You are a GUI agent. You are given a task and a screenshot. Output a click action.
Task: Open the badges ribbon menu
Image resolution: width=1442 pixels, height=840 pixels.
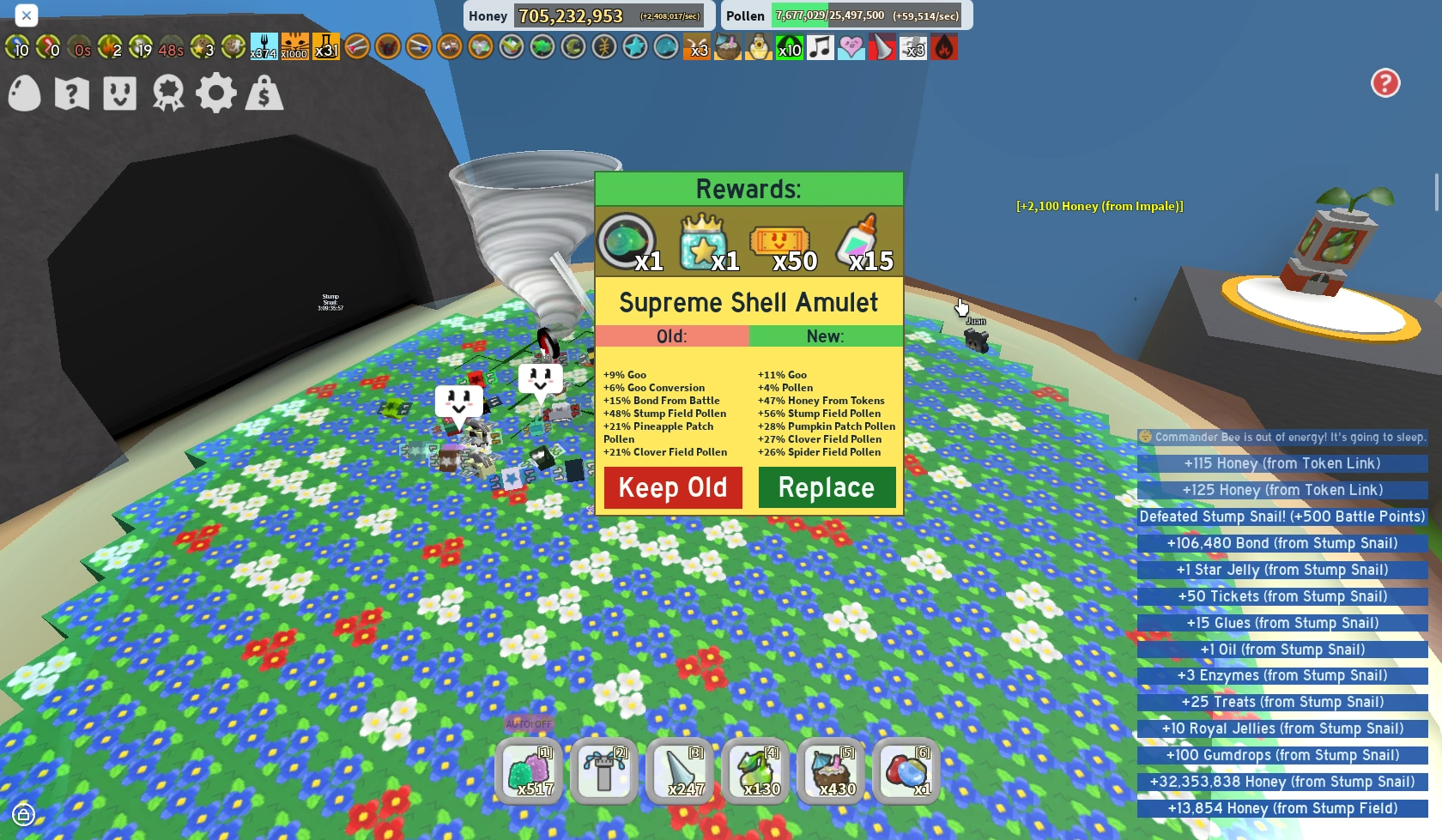click(x=167, y=94)
